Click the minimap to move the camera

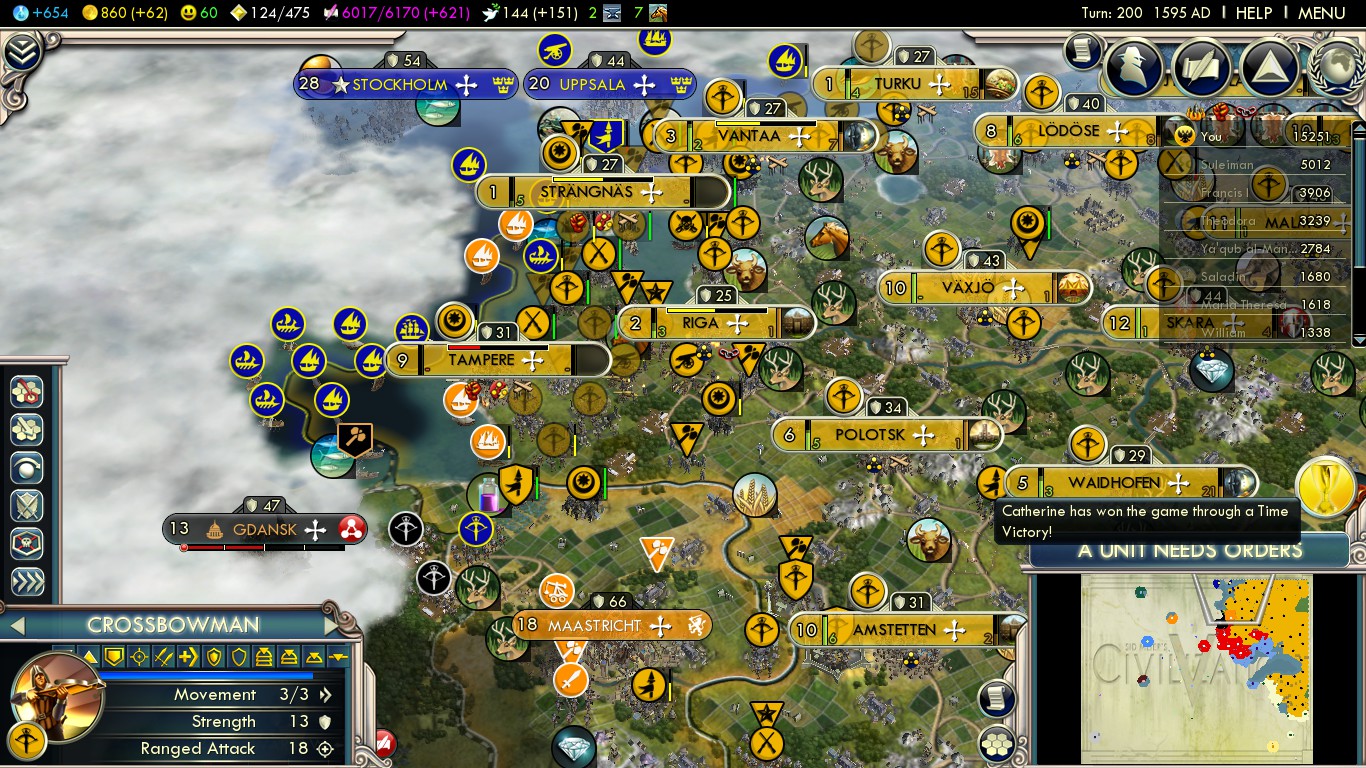[1195, 660]
